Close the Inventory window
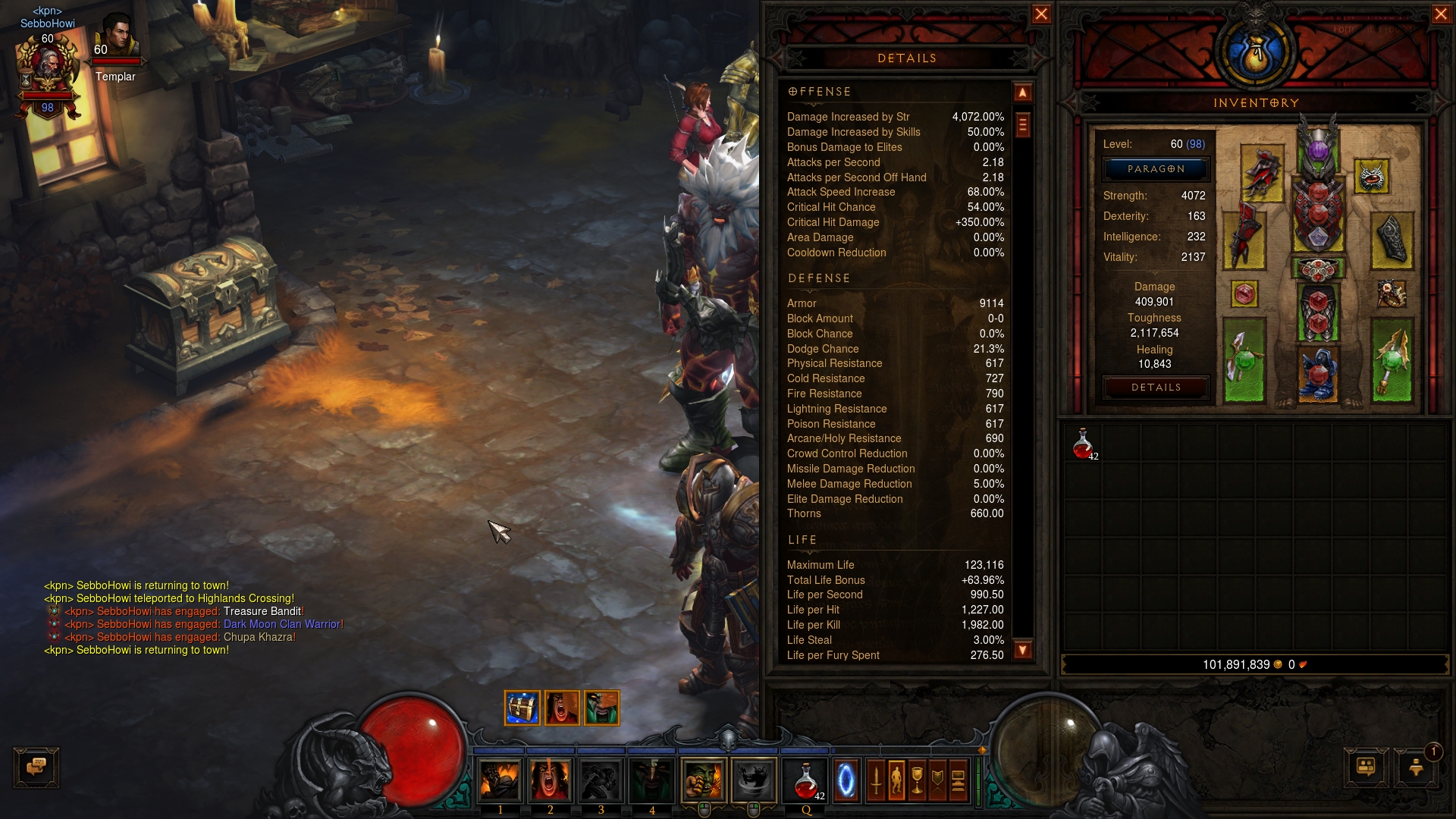The image size is (1456, 819). [1441, 14]
